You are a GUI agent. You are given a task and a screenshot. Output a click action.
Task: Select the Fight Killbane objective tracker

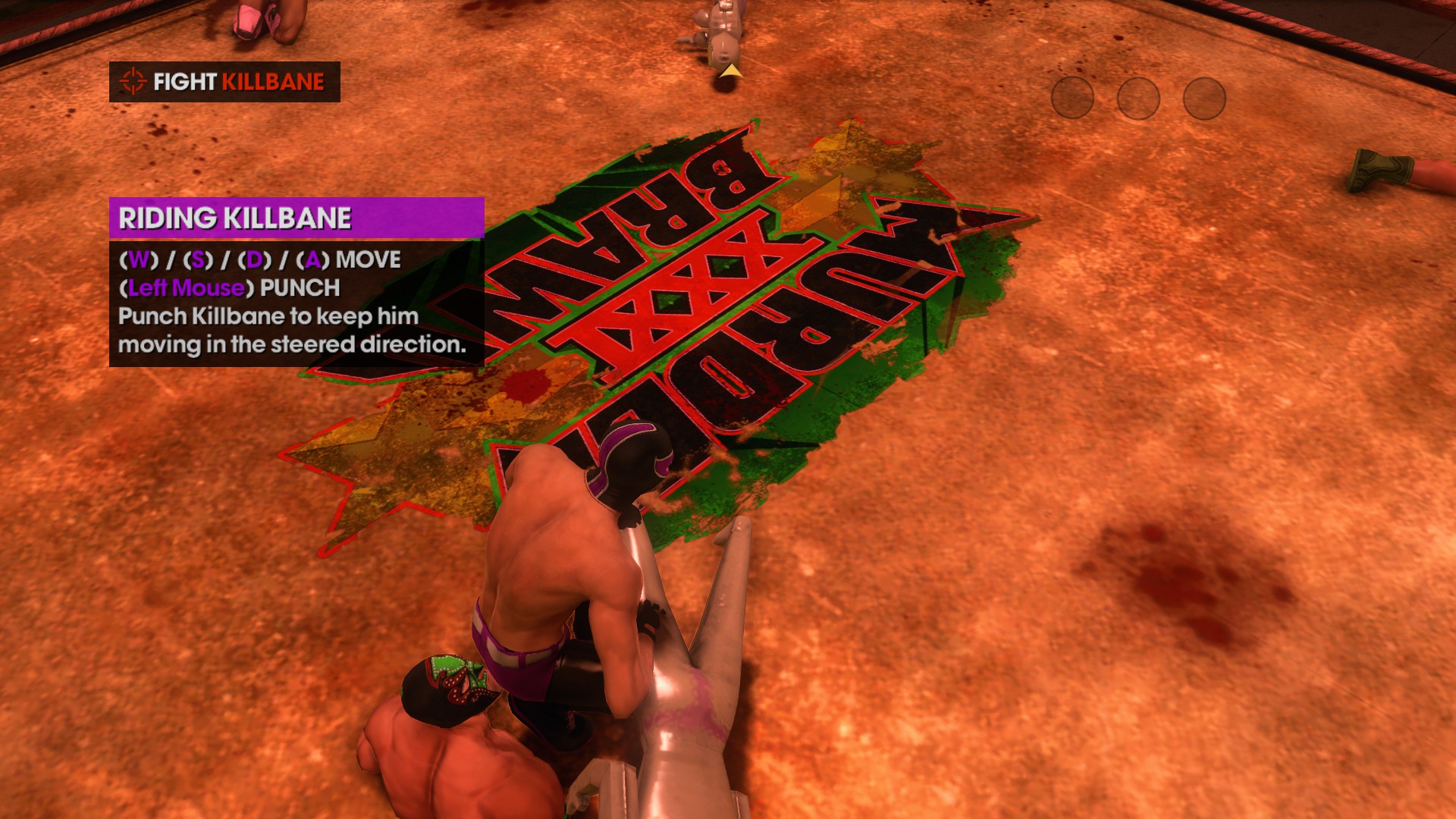(x=224, y=82)
